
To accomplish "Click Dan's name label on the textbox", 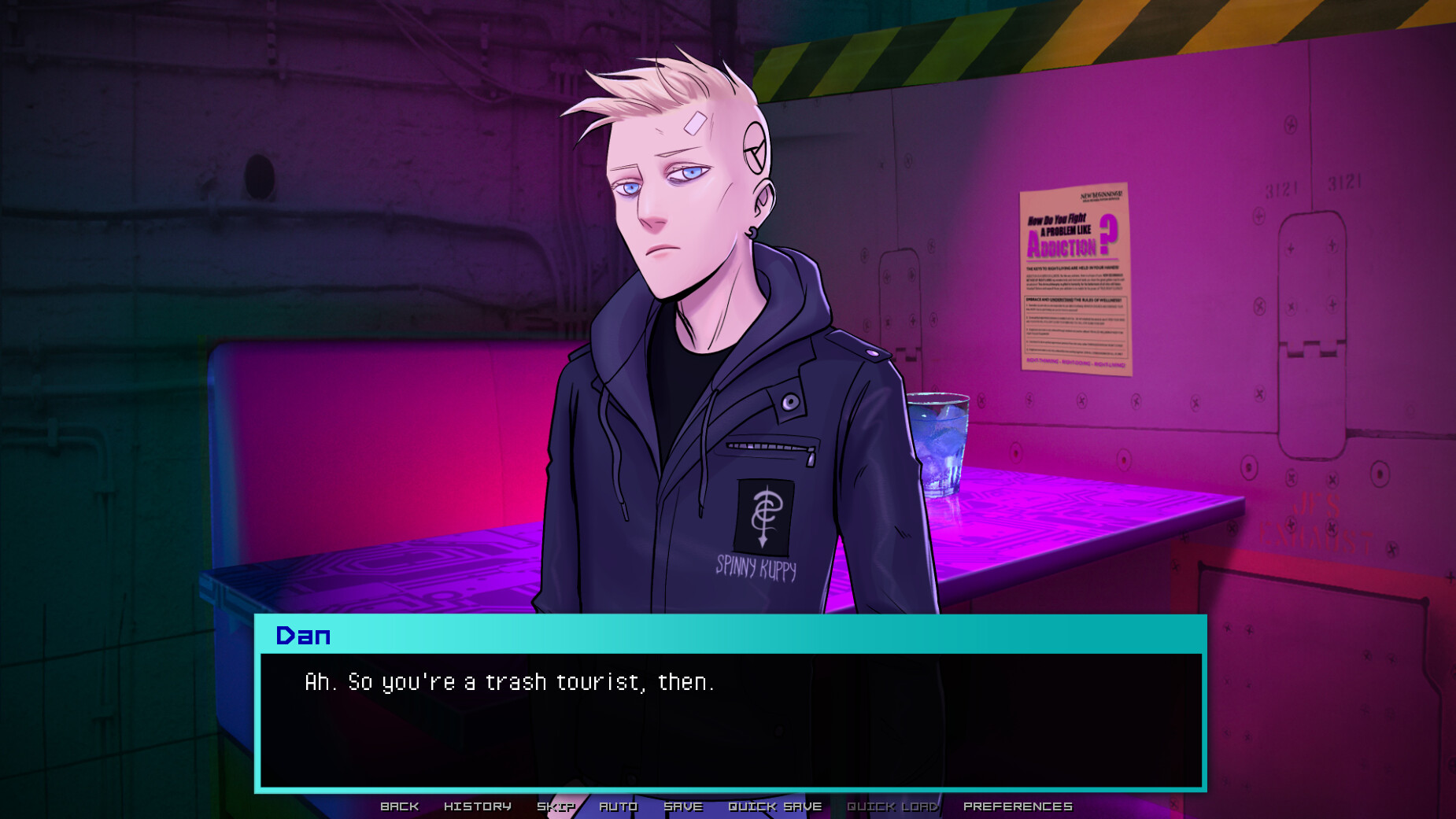I will (x=305, y=636).
